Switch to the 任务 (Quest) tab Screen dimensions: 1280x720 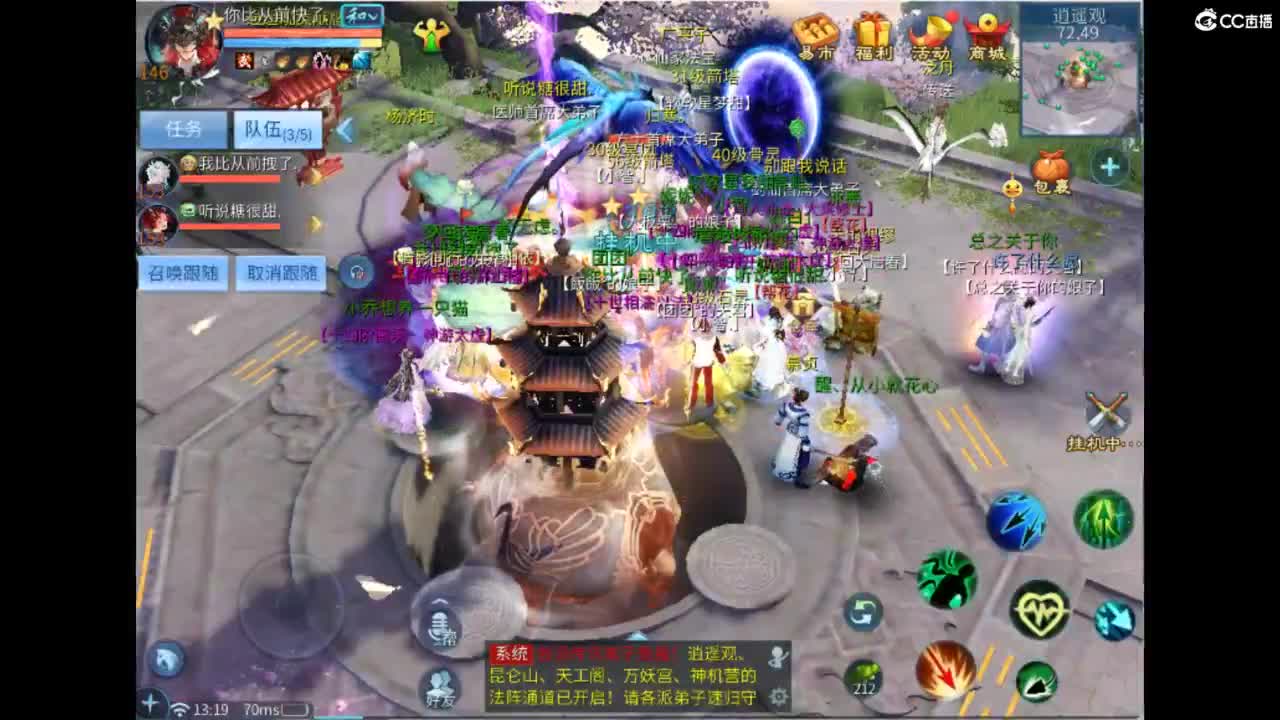(x=183, y=127)
